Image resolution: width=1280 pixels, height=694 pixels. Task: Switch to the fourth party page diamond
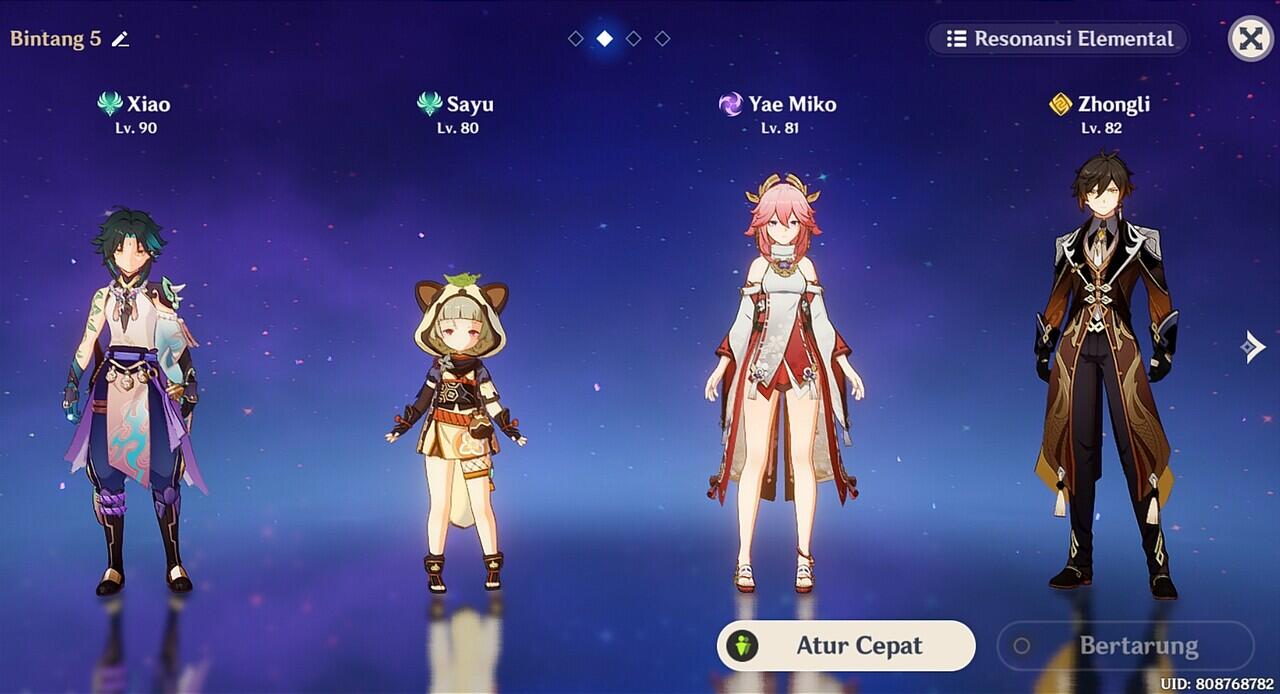click(662, 39)
